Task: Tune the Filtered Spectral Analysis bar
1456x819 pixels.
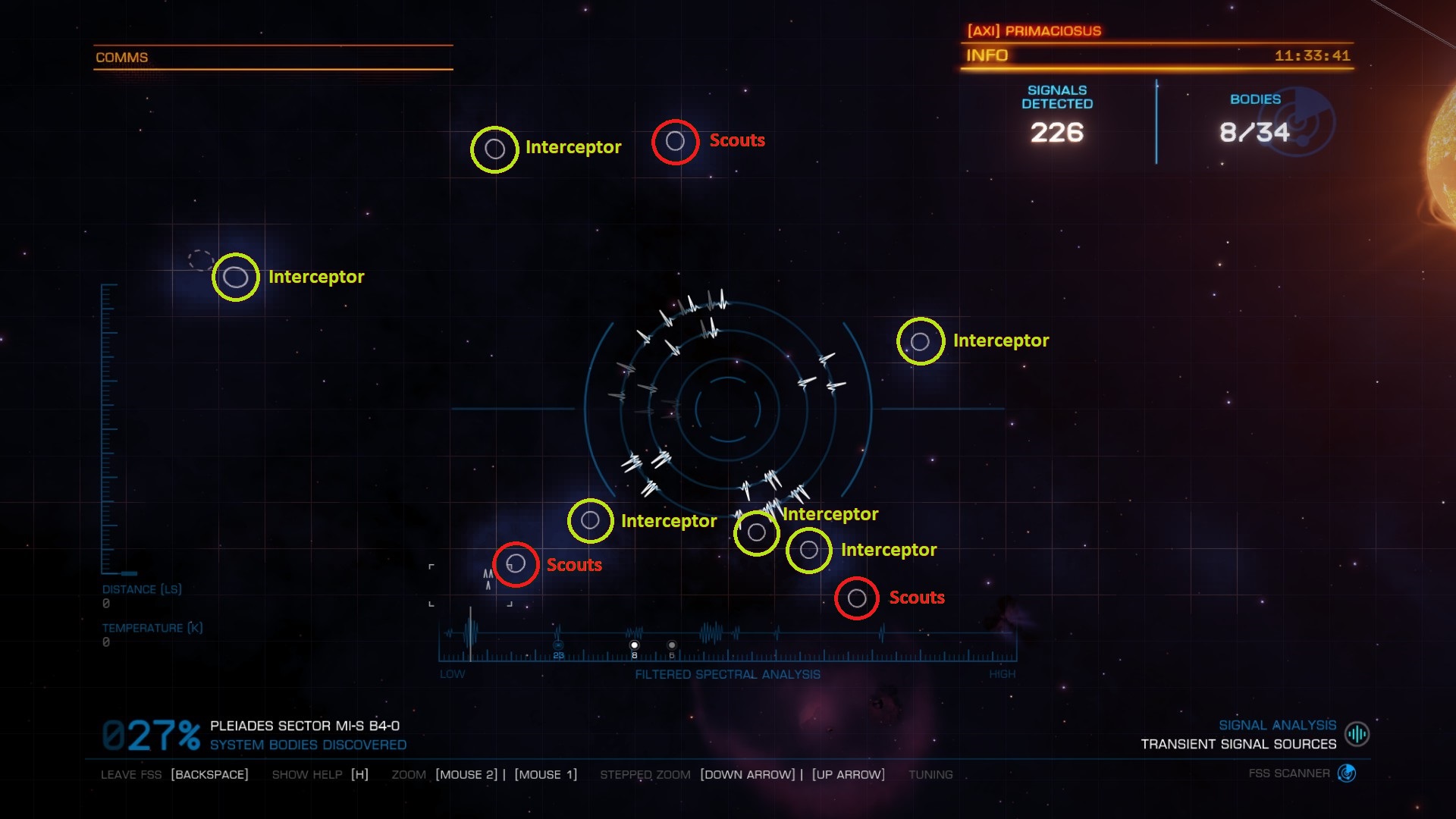Action: pos(727,646)
